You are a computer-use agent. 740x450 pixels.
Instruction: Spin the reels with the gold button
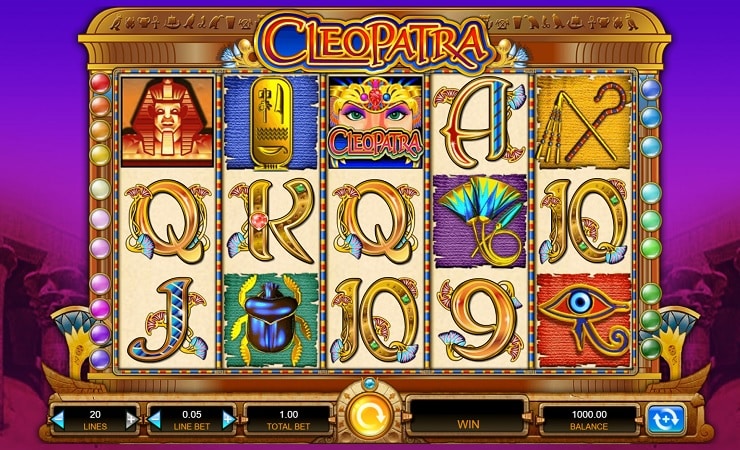coord(369,415)
